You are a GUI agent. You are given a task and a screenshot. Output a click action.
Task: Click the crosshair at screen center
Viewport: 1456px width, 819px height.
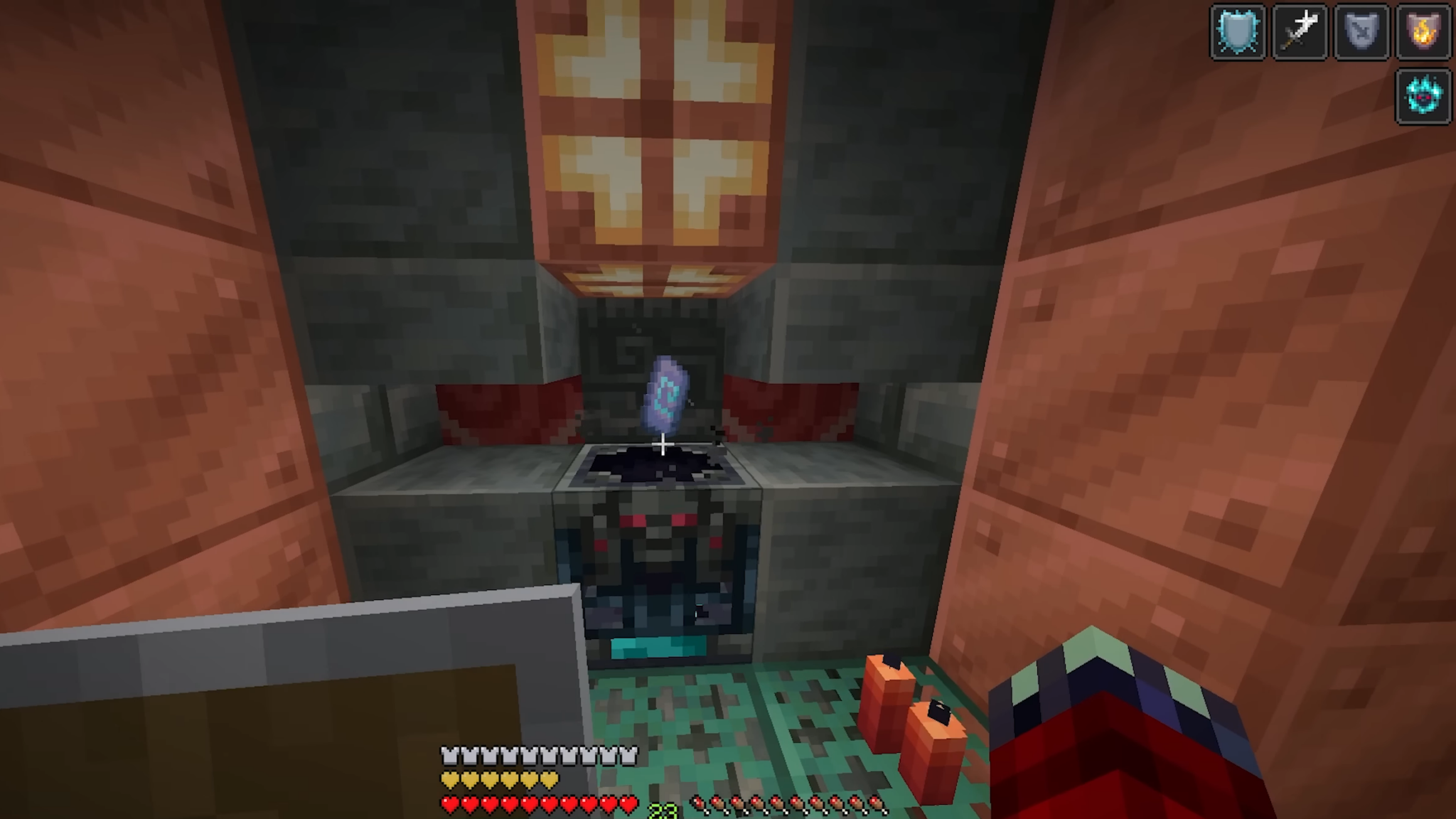662,444
